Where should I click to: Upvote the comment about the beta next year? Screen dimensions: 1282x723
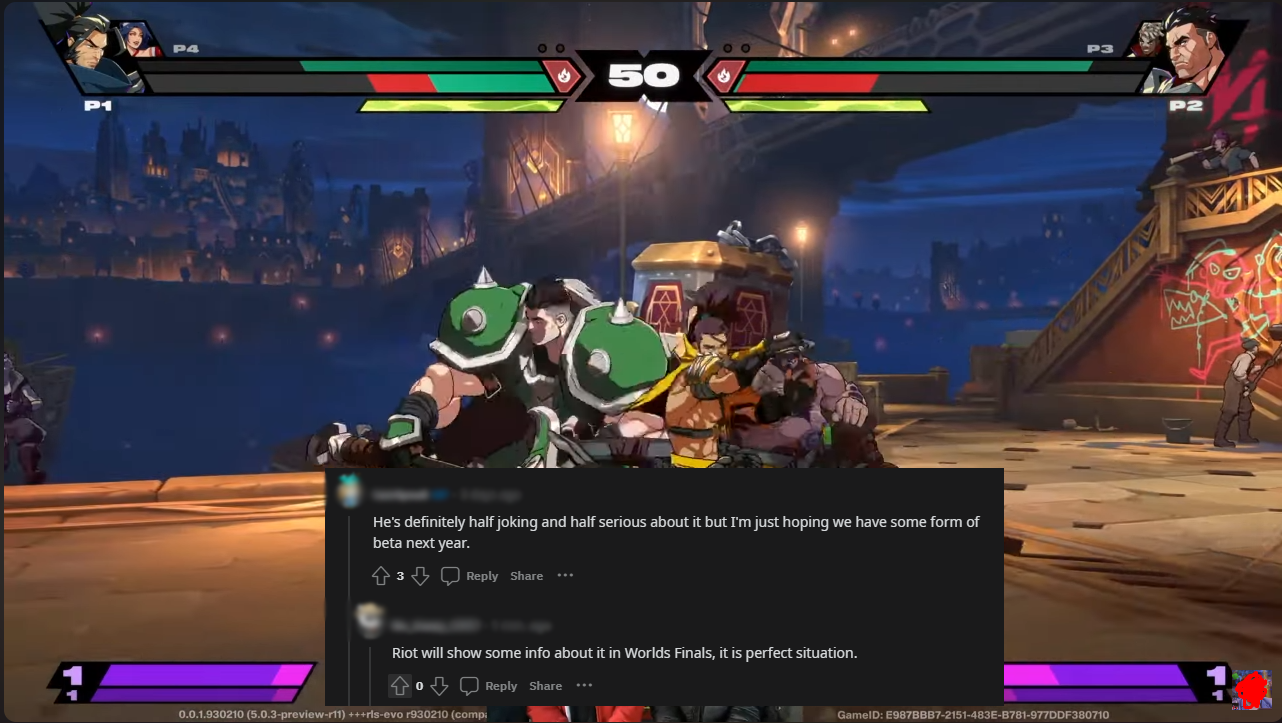coord(381,575)
